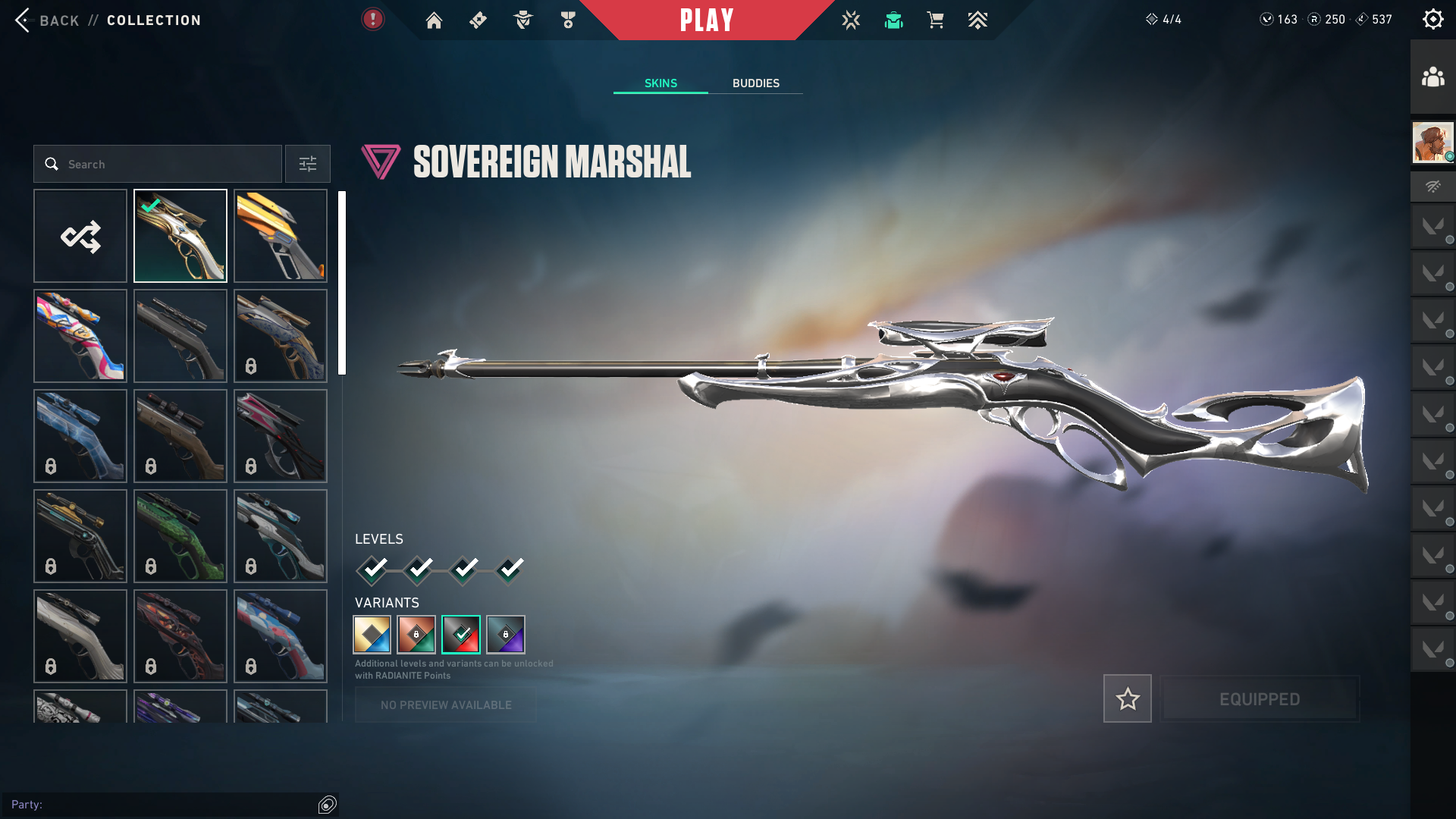Image resolution: width=1456 pixels, height=819 pixels.
Task: Click the player avatar portrait
Action: pos(1432,143)
